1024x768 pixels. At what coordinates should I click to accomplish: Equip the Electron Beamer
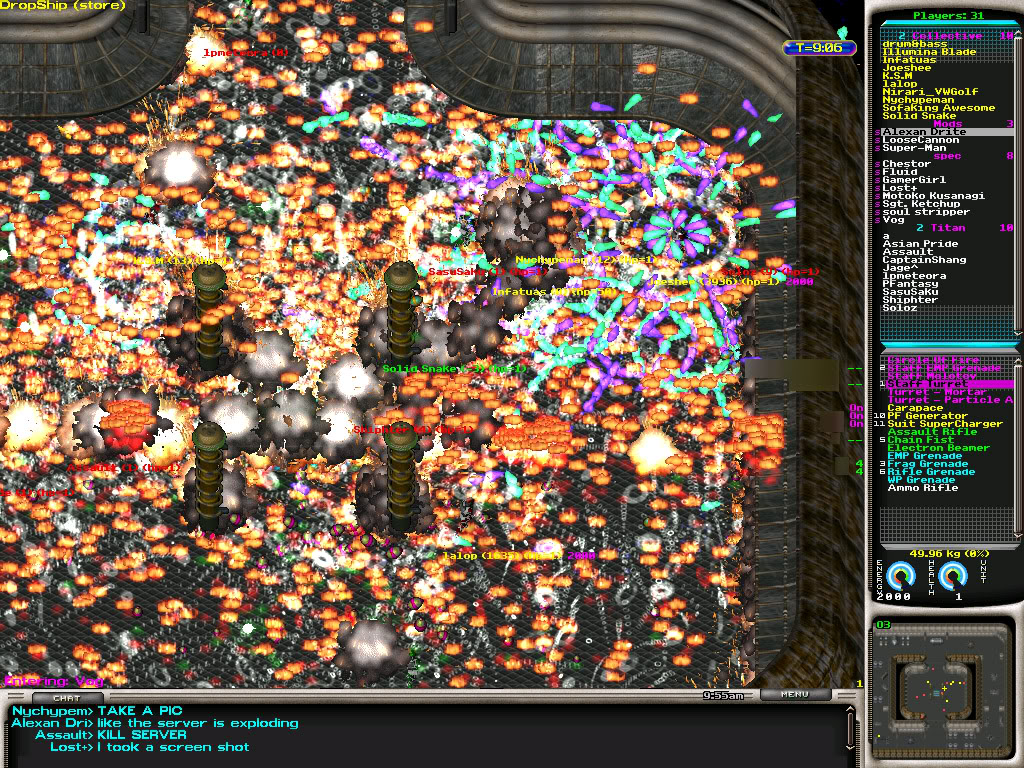[931, 448]
